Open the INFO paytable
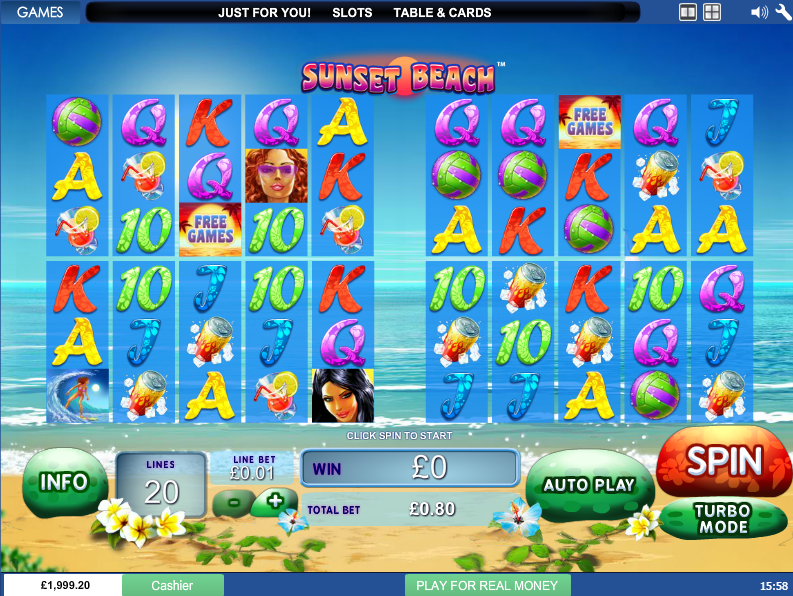This screenshot has width=793, height=596. (64, 482)
